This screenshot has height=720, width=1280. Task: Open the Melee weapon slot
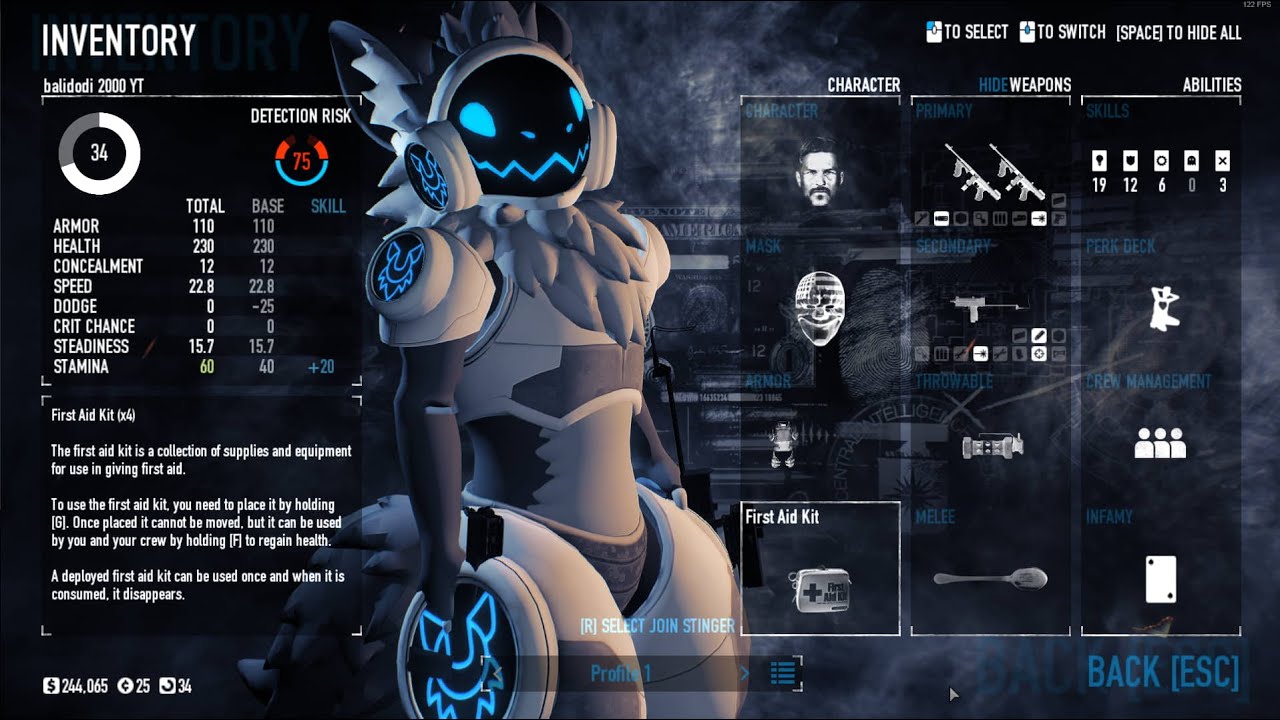point(991,577)
